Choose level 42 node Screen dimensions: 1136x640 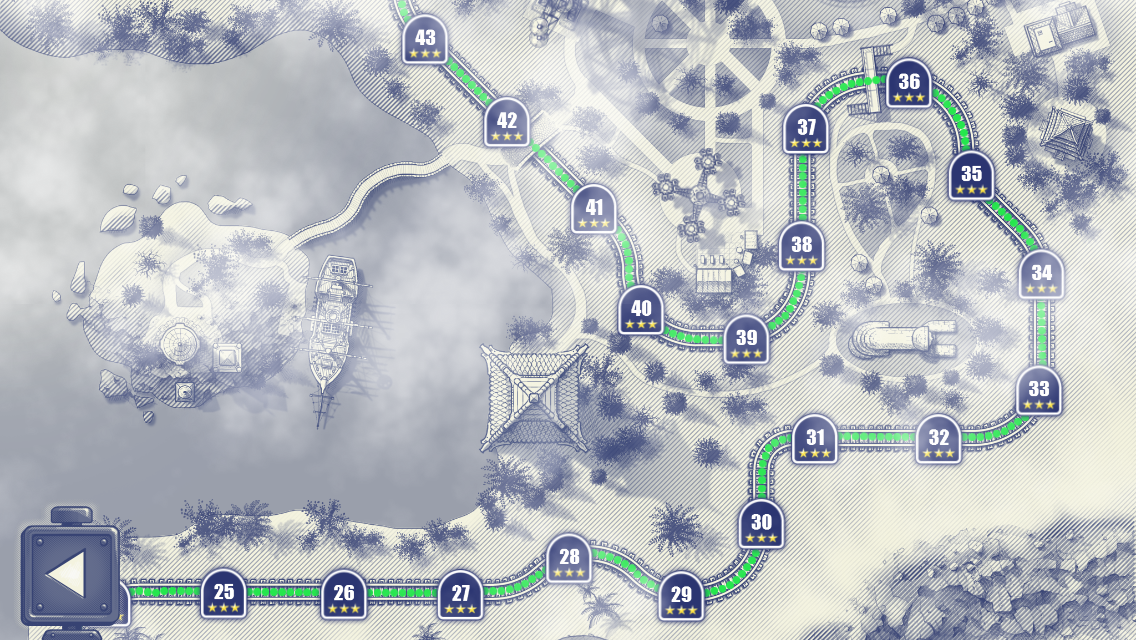[x=507, y=123]
